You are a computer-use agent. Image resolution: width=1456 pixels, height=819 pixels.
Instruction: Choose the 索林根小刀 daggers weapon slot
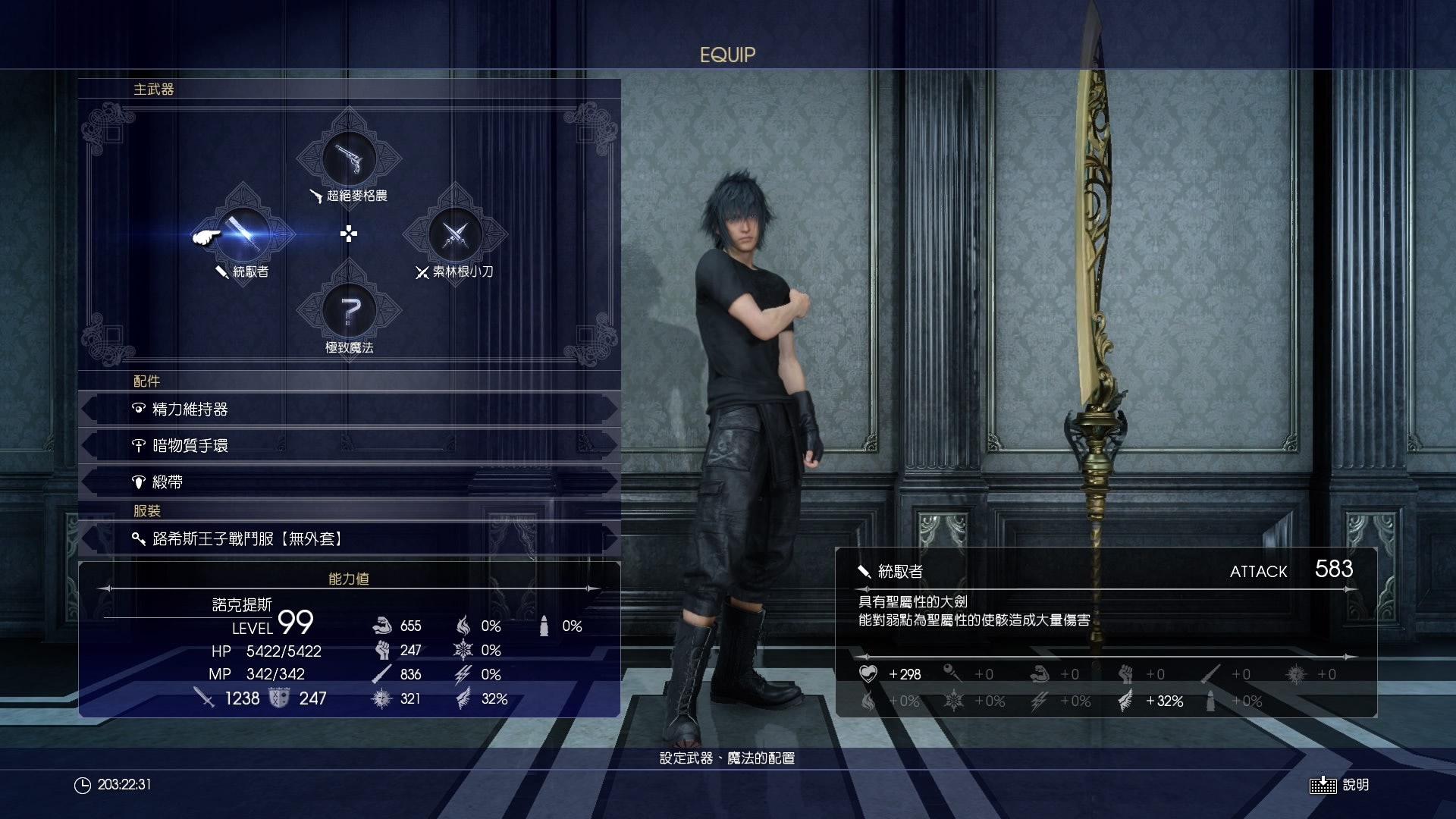[x=454, y=234]
